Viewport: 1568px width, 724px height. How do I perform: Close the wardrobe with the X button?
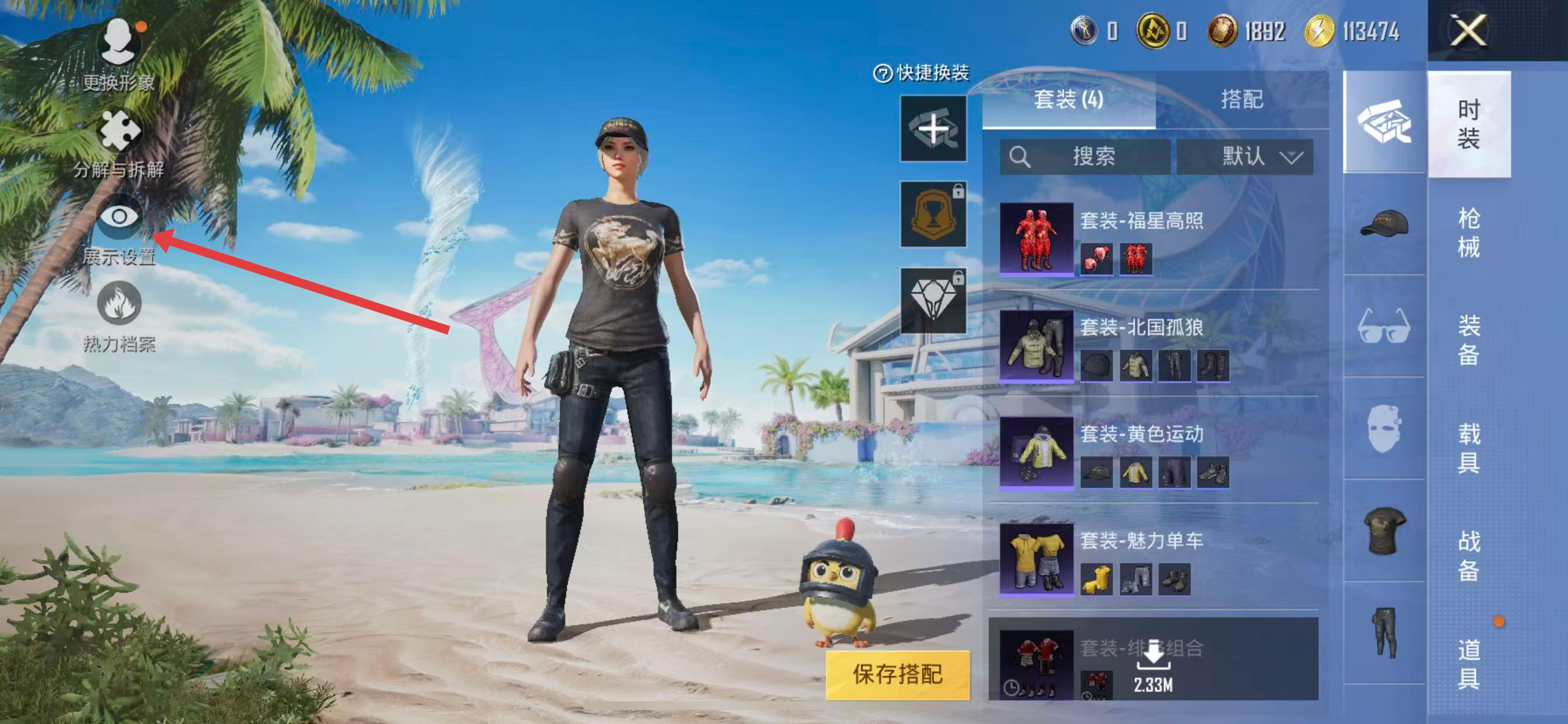pyautogui.click(x=1468, y=30)
